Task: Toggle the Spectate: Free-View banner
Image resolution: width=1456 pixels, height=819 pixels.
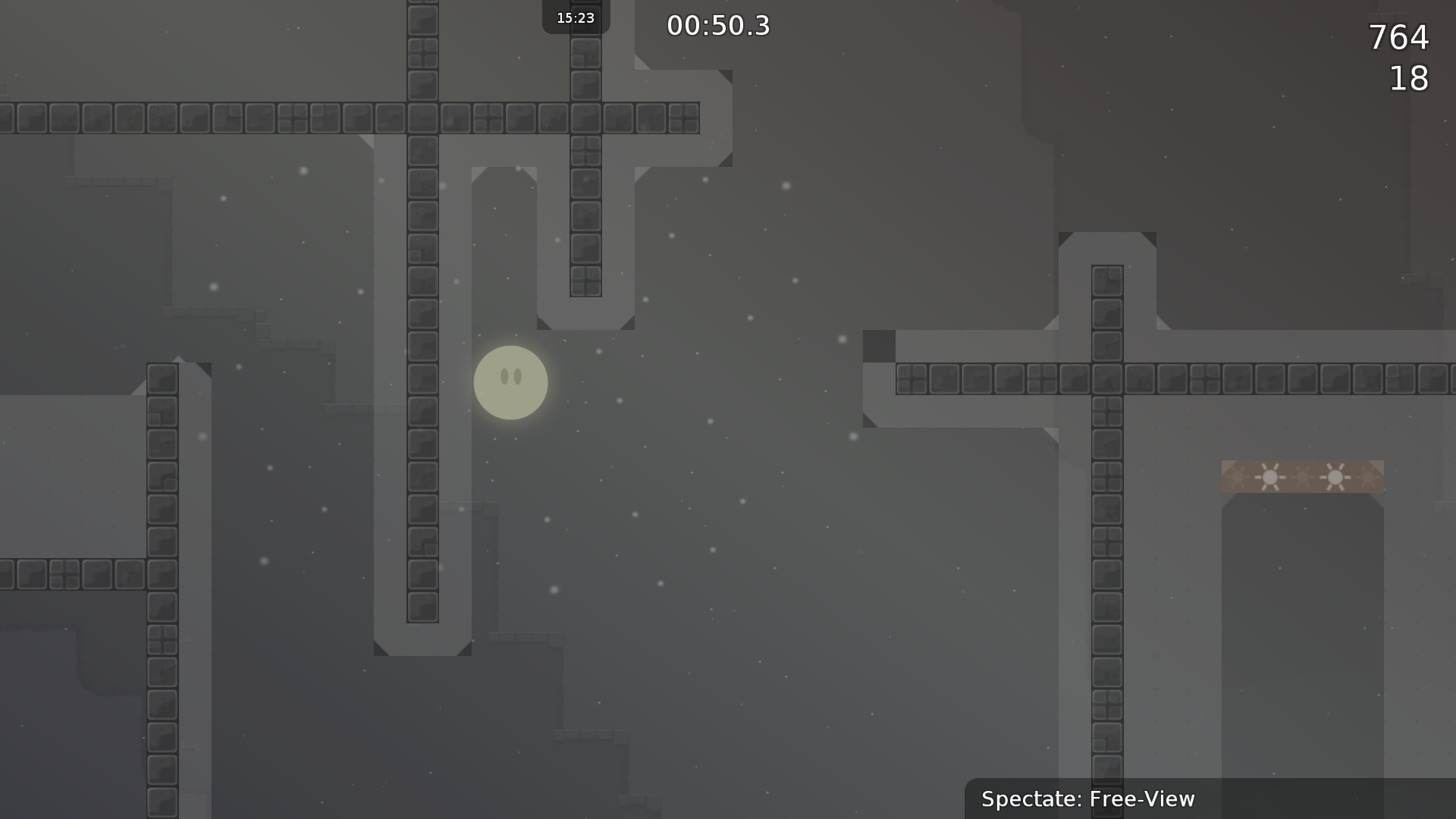Action: [x=1087, y=799]
